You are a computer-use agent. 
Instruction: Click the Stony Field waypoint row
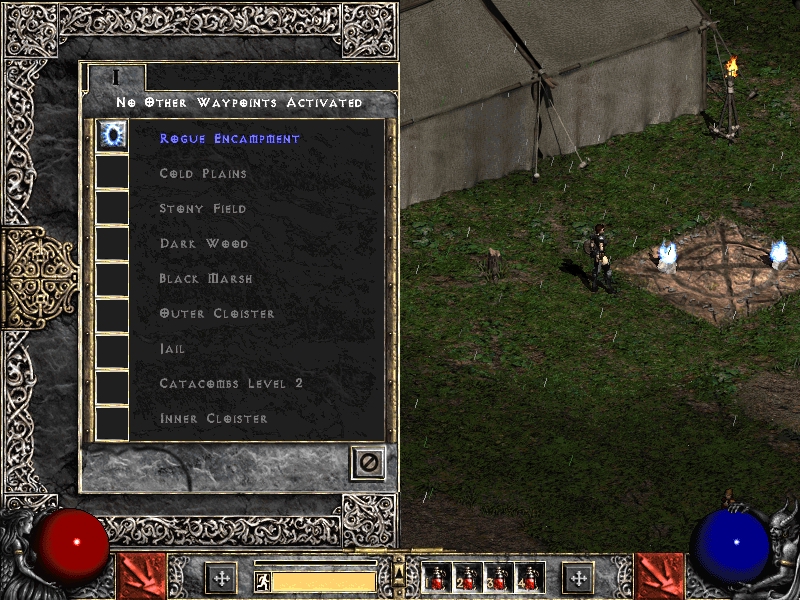click(203, 209)
